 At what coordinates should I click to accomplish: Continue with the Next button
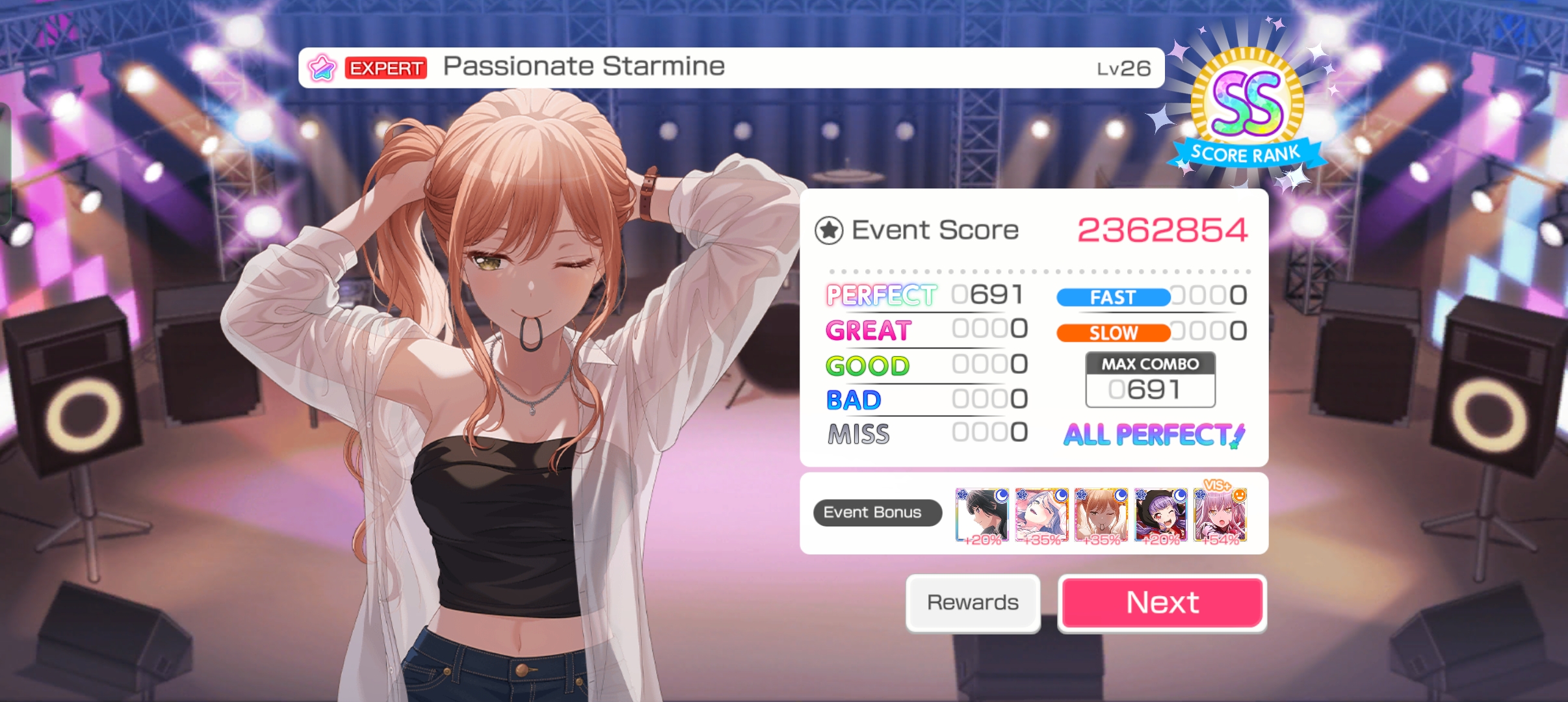(x=1162, y=603)
